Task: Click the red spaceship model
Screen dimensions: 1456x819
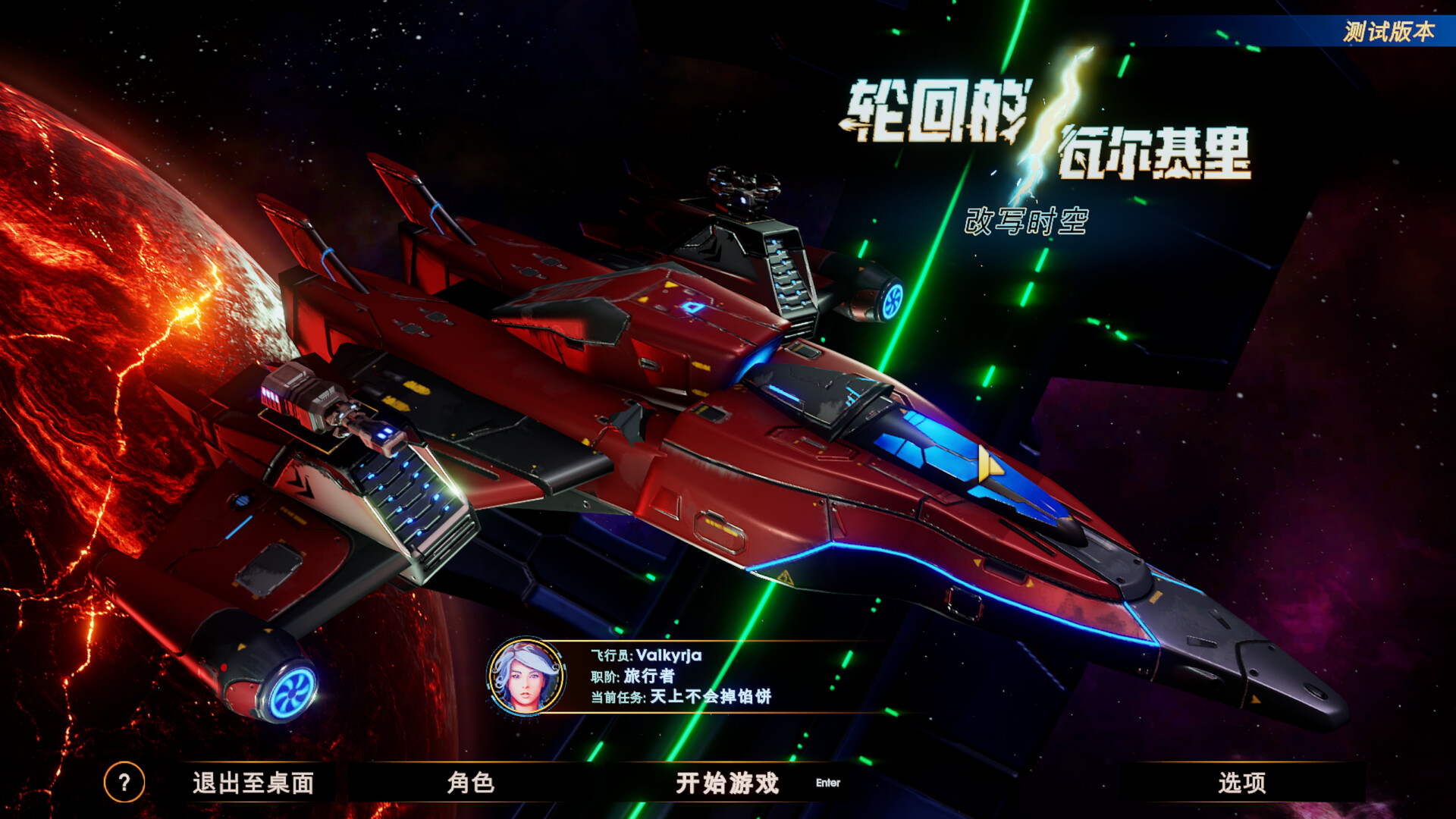Action: [x=682, y=417]
